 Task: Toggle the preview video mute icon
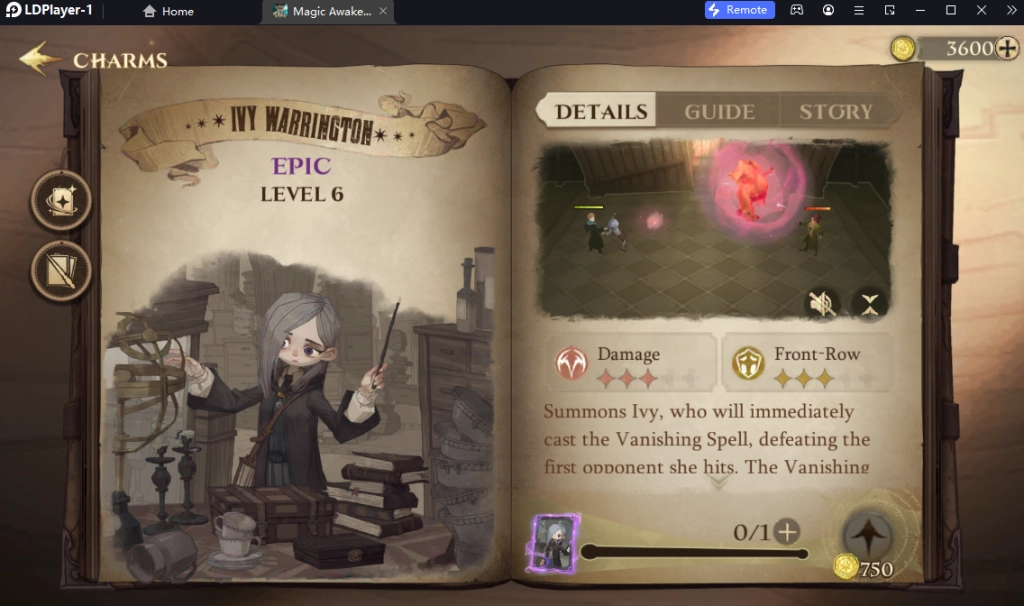click(x=822, y=304)
